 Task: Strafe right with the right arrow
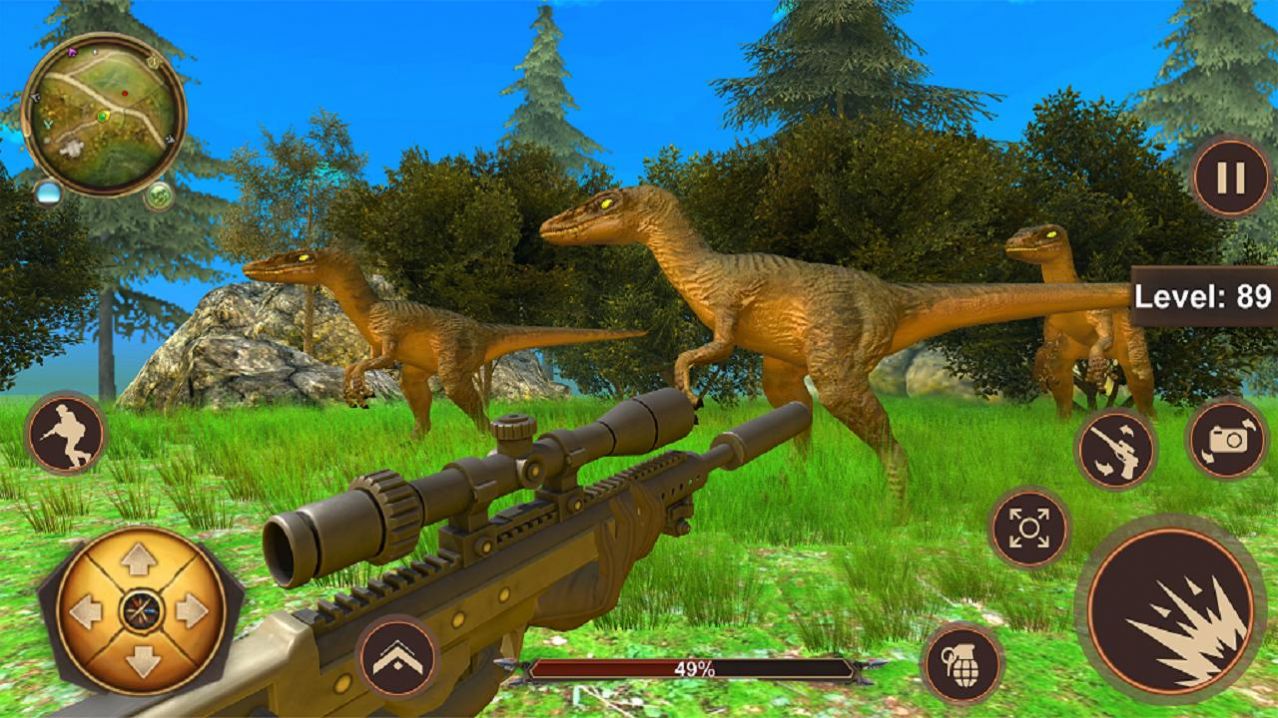192,610
